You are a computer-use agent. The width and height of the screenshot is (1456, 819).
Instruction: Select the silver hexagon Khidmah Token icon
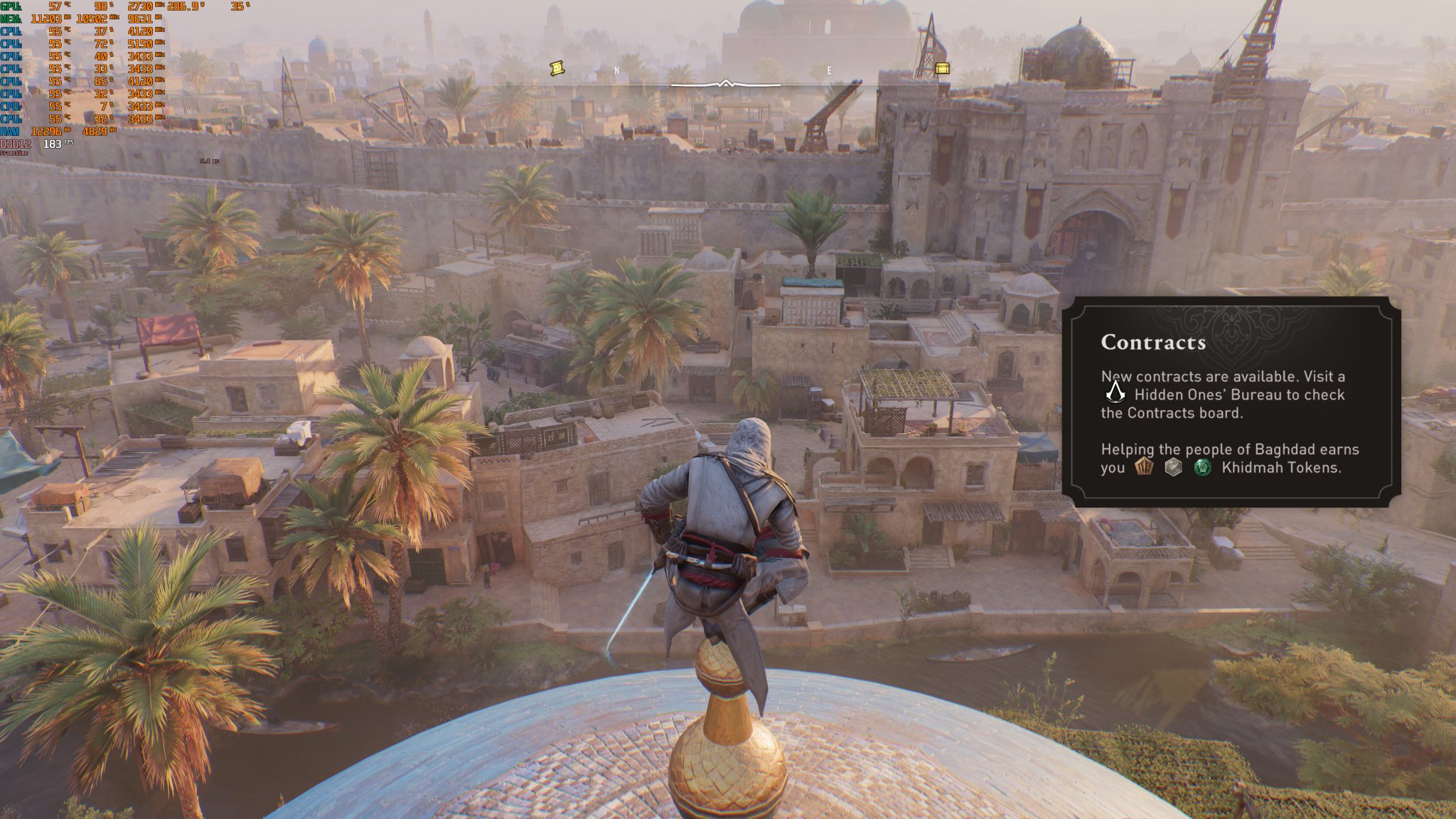point(1174,468)
